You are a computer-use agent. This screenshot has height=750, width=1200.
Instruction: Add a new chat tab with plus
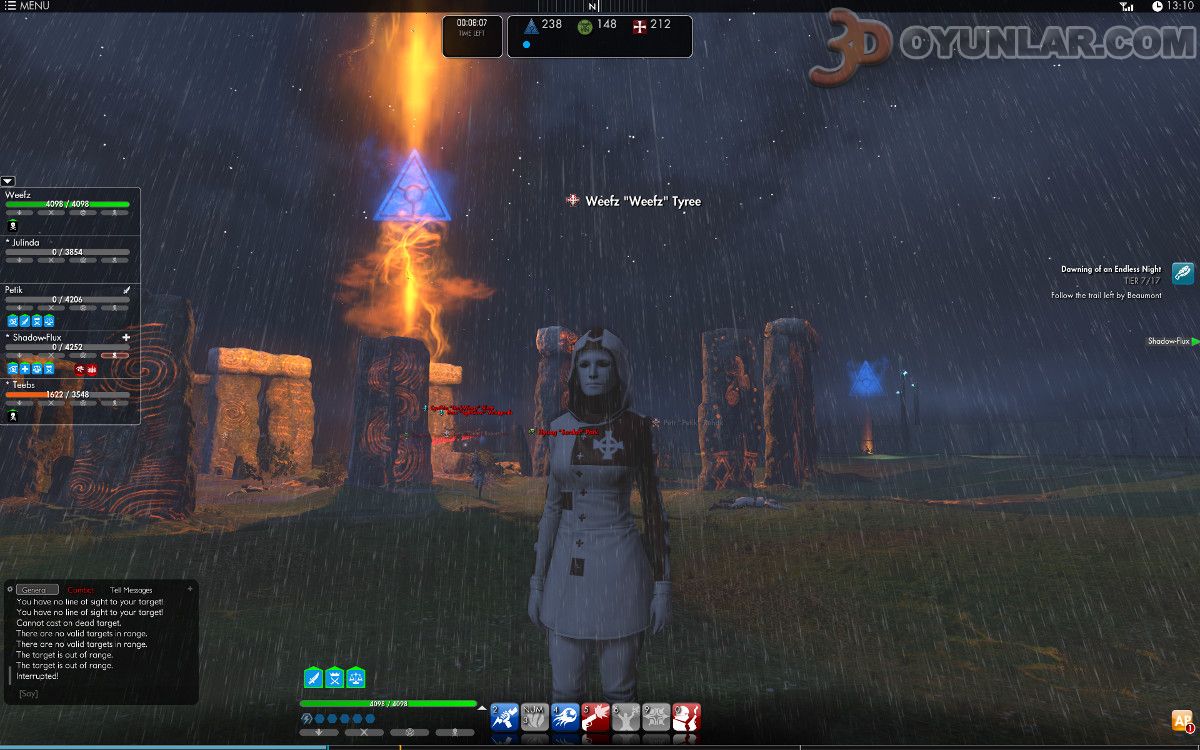[x=192, y=588]
